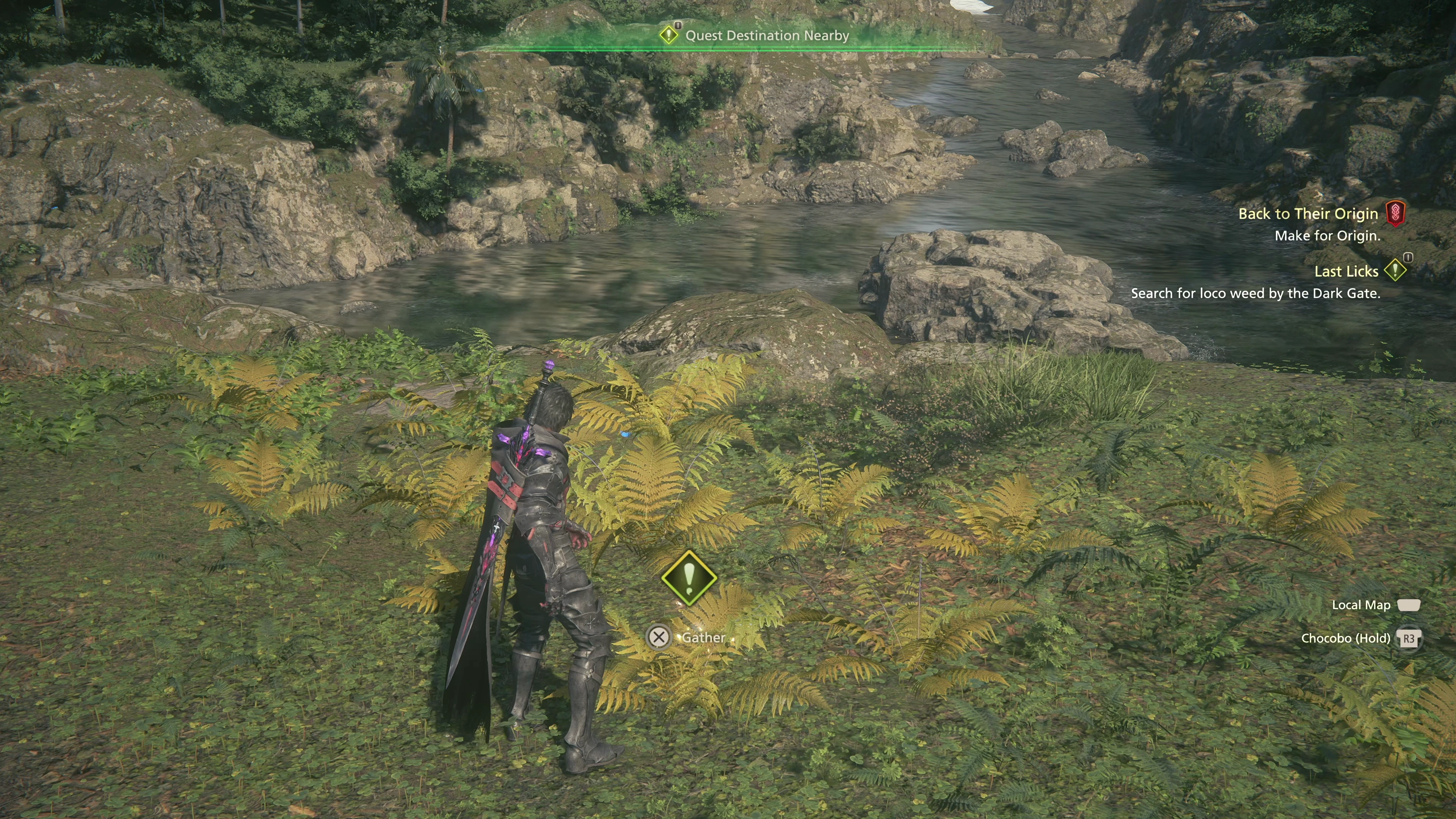Image resolution: width=1456 pixels, height=819 pixels.
Task: Select the quest marker above the fern
Action: tap(689, 577)
